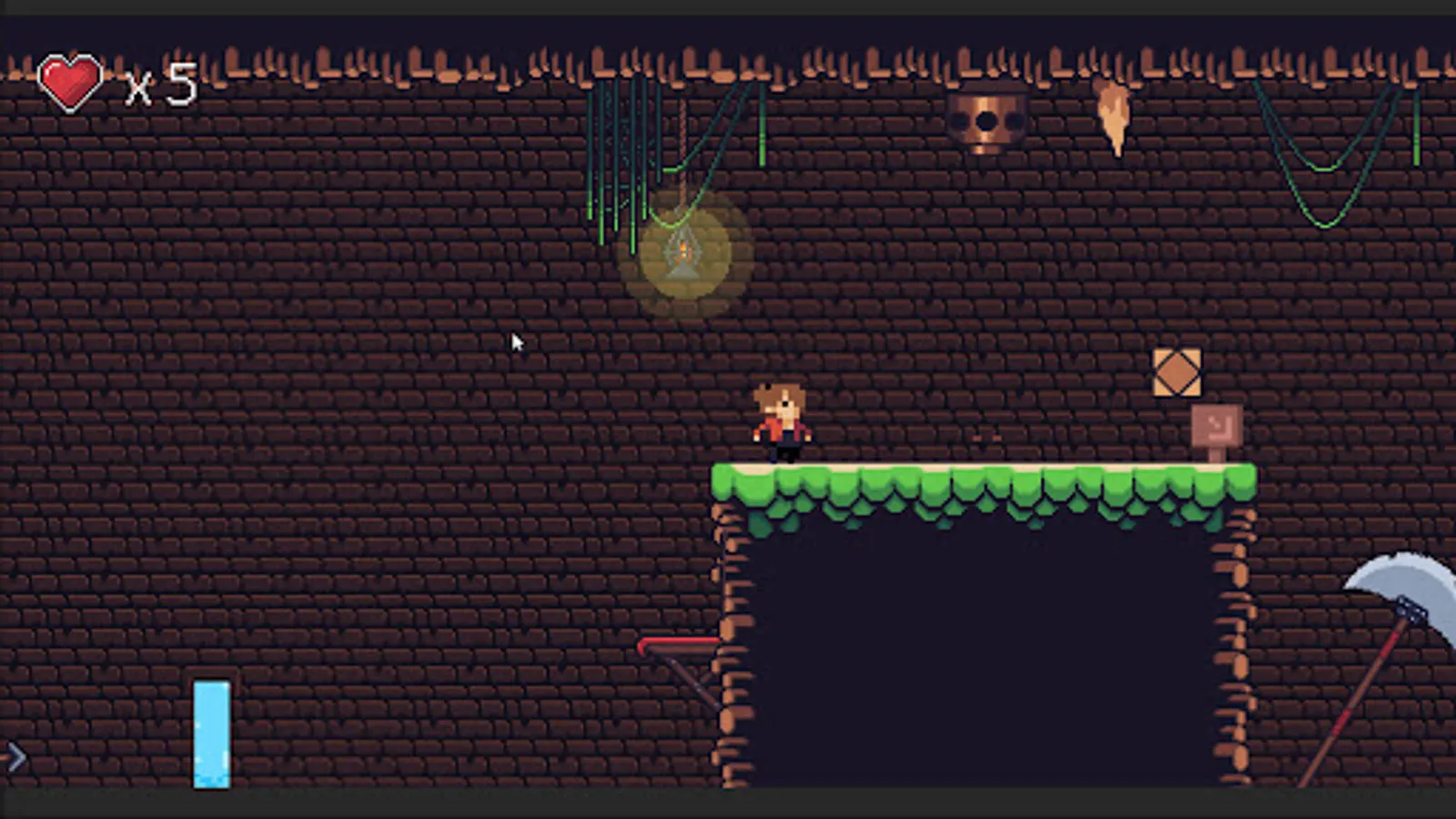Image resolution: width=1456 pixels, height=819 pixels.
Task: Click the red heart to adjust health
Action: 71,80
